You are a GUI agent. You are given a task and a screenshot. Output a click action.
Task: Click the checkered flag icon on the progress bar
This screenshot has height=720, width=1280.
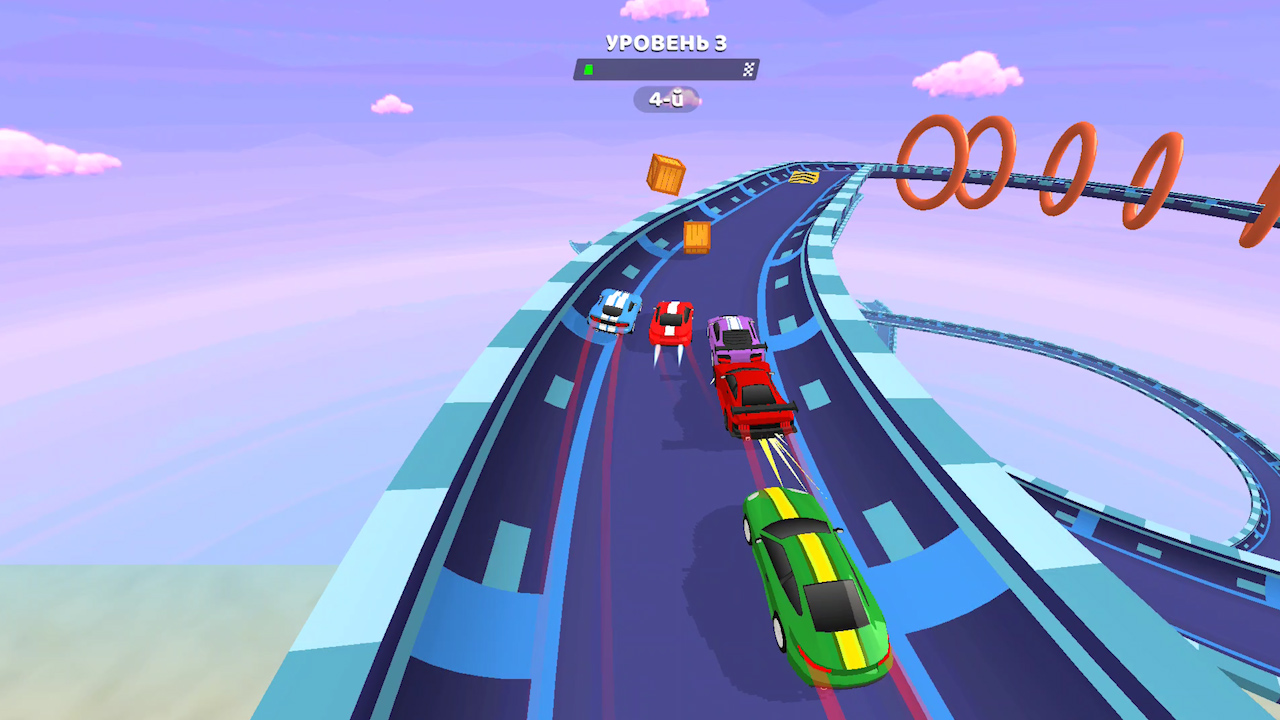[748, 69]
